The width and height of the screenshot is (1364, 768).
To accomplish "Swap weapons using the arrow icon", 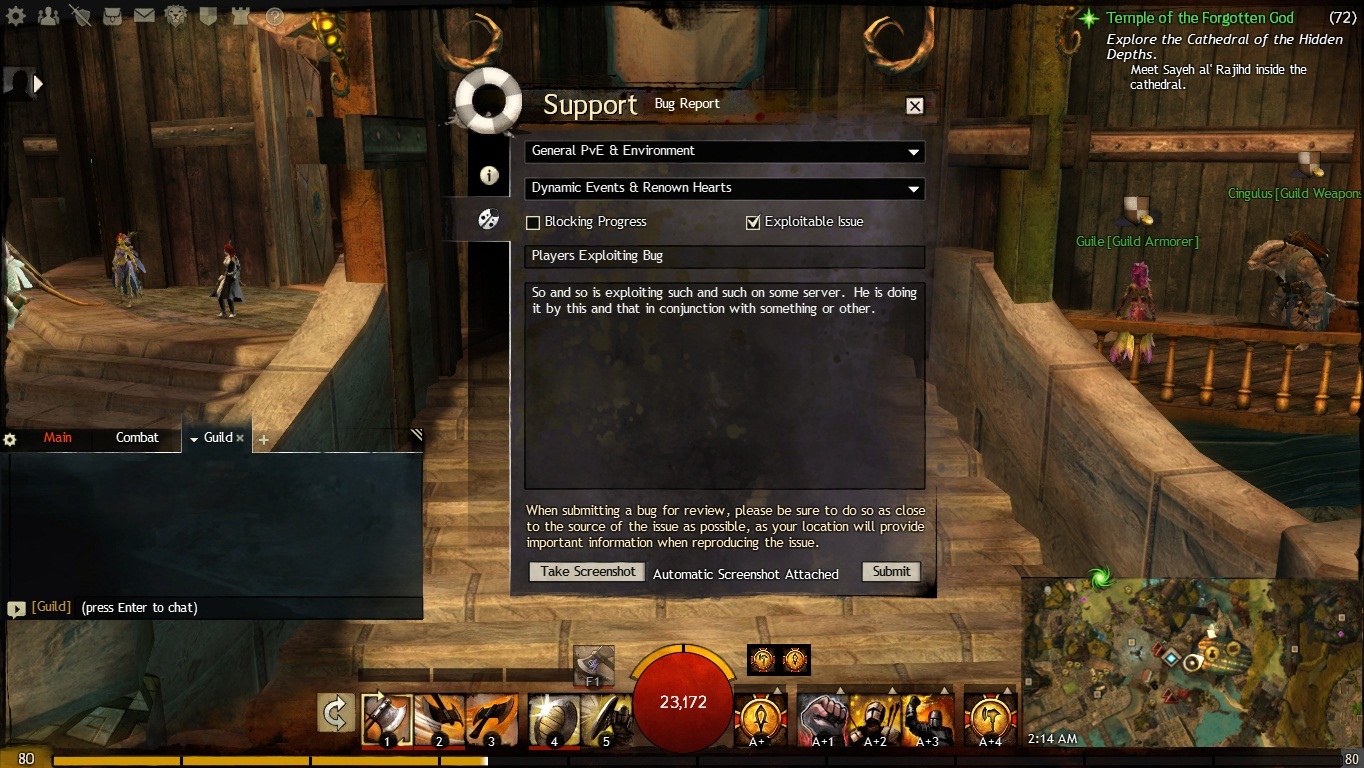I will click(x=336, y=713).
